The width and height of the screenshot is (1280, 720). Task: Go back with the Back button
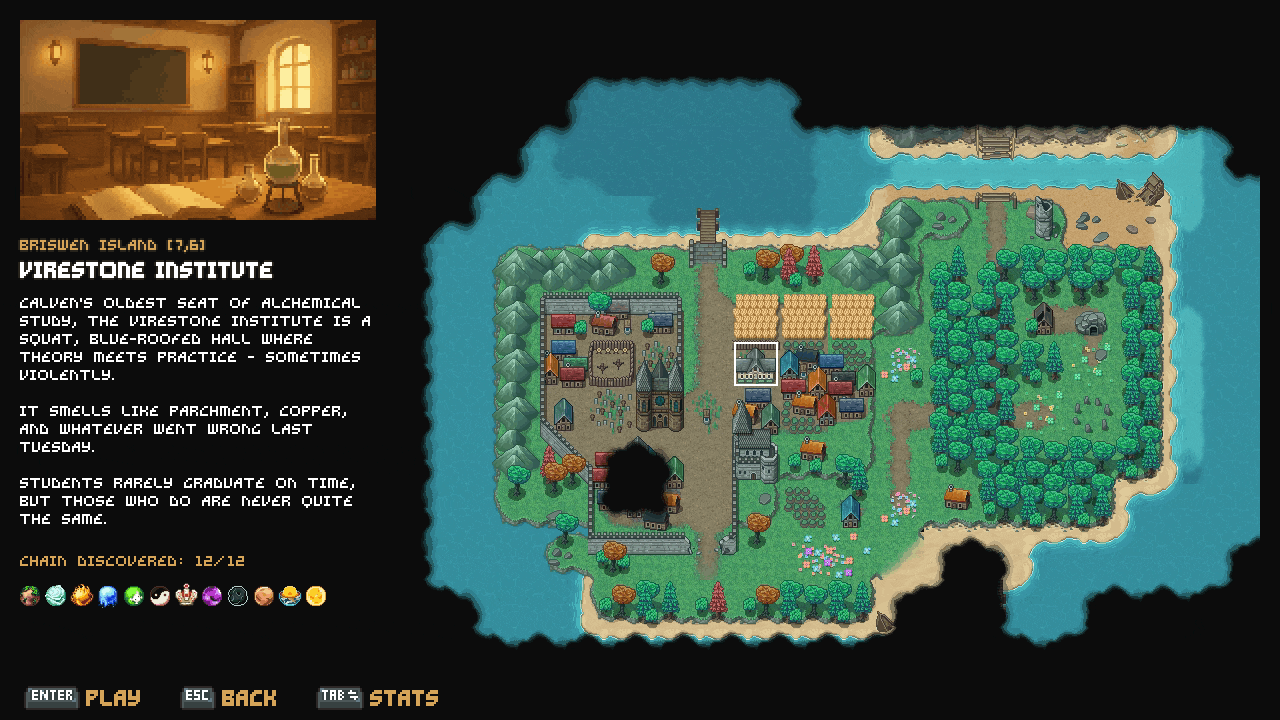coord(229,697)
